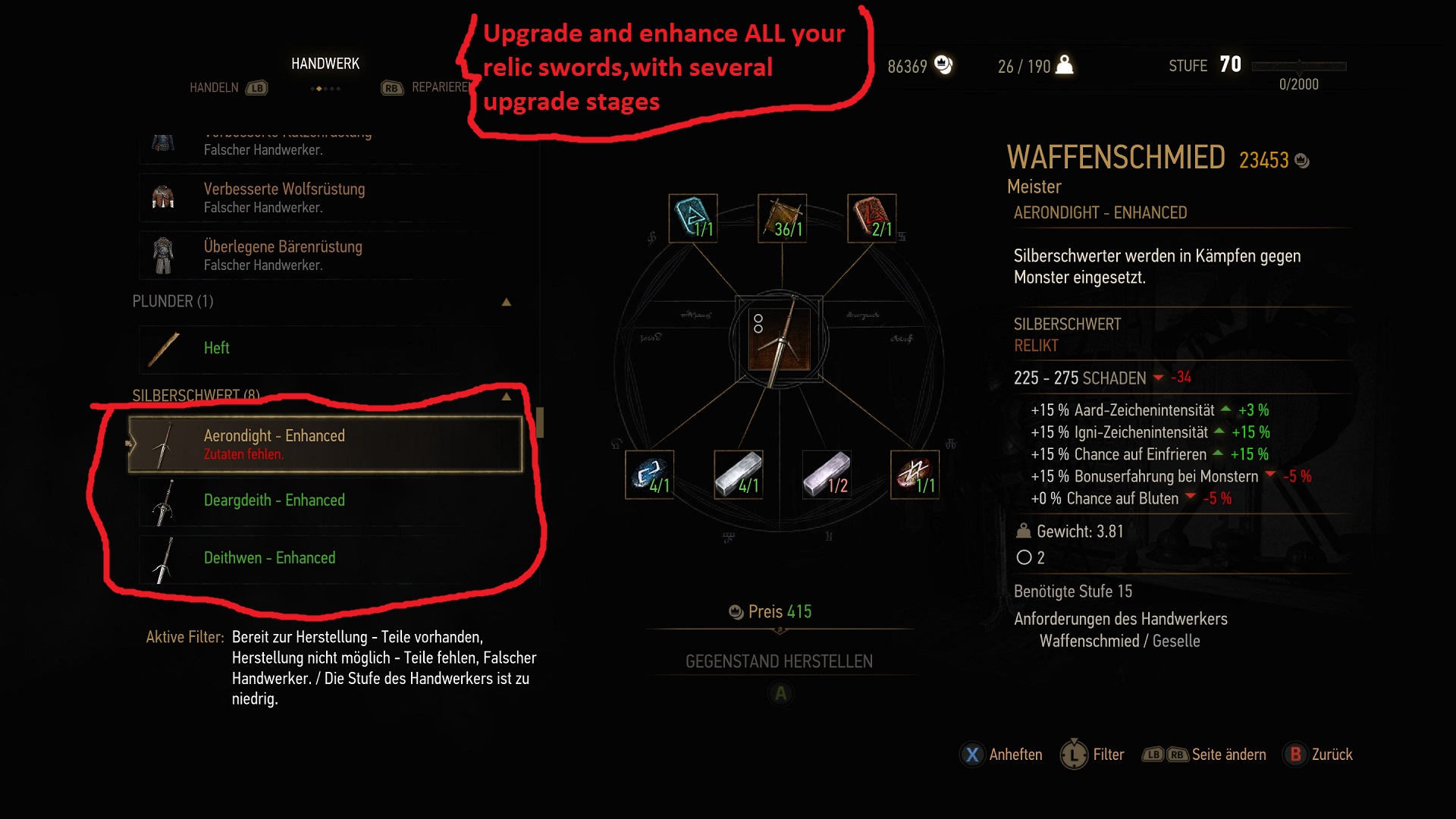Collapse the SILBERSCHWERT section
The height and width of the screenshot is (819, 1456).
point(507,395)
